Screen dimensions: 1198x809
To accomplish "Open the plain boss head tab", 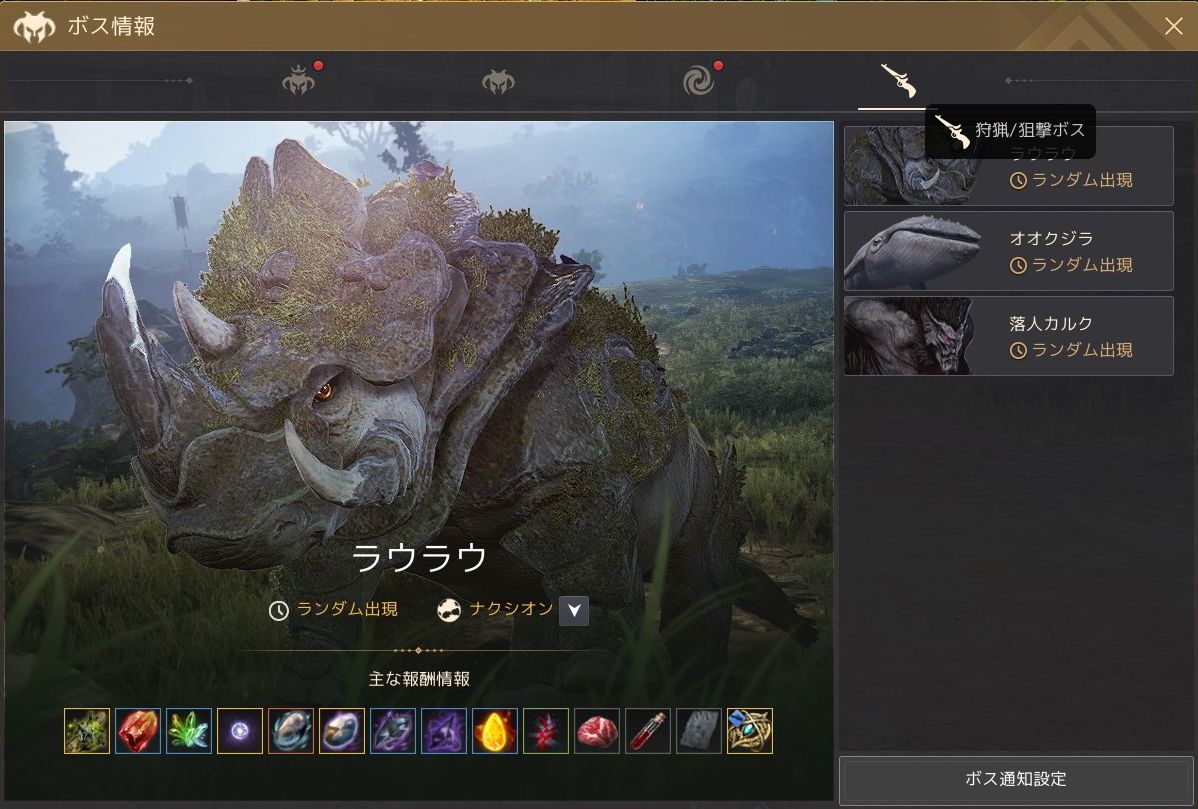I will tap(498, 82).
